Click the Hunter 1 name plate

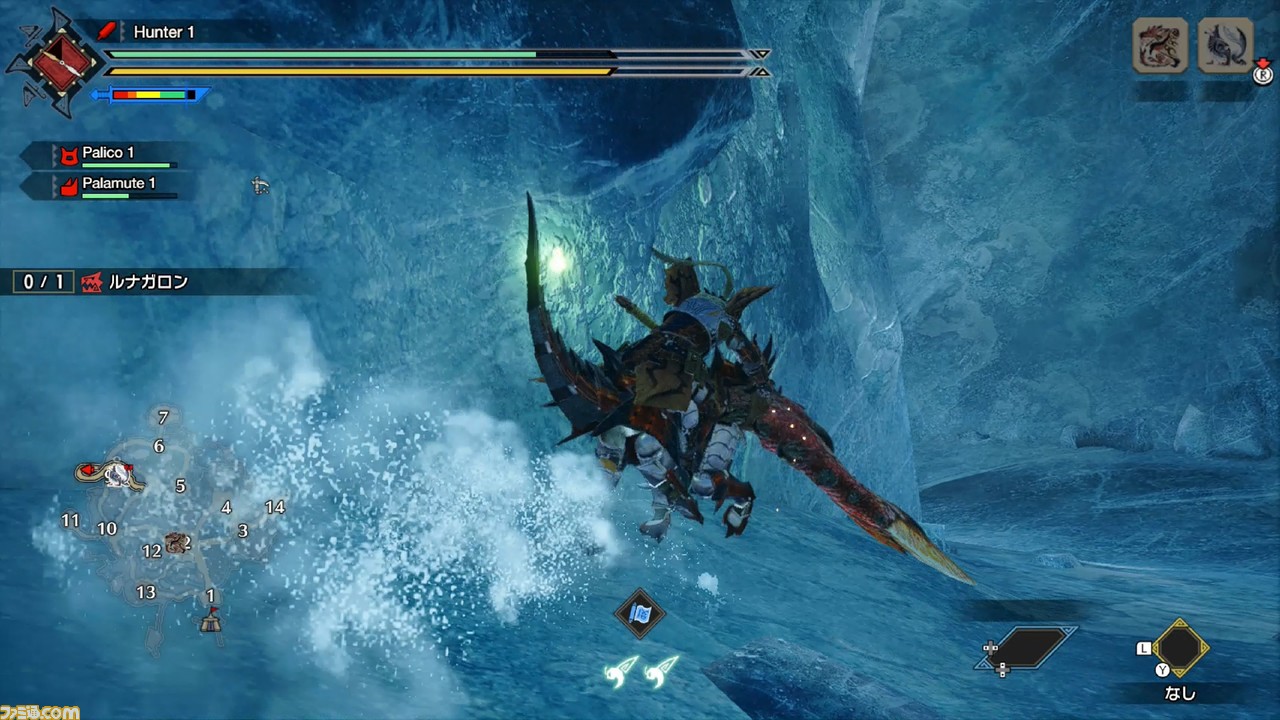pyautogui.click(x=164, y=32)
